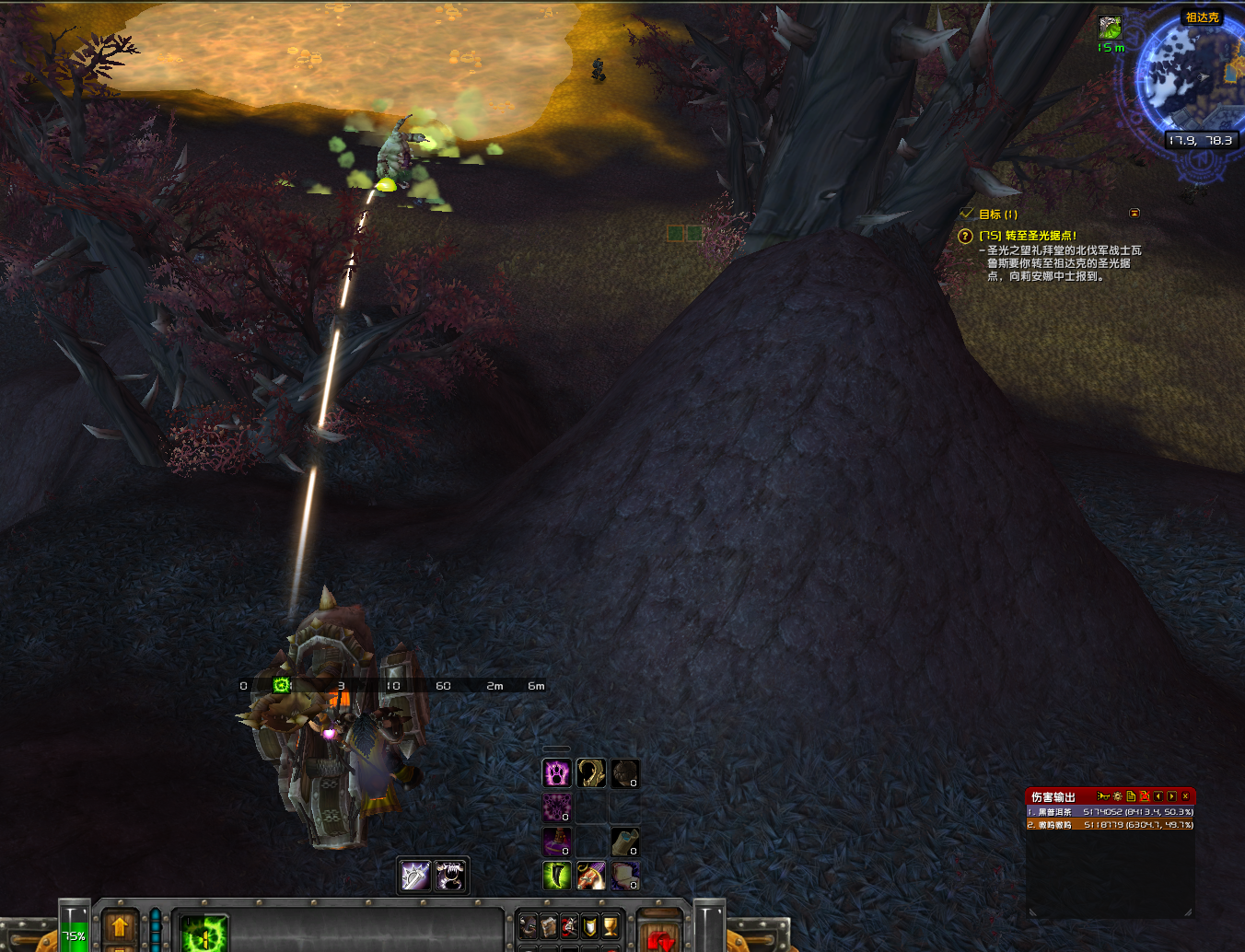Use the purple potion flask
The height and width of the screenshot is (952, 1245).
pyautogui.click(x=556, y=842)
